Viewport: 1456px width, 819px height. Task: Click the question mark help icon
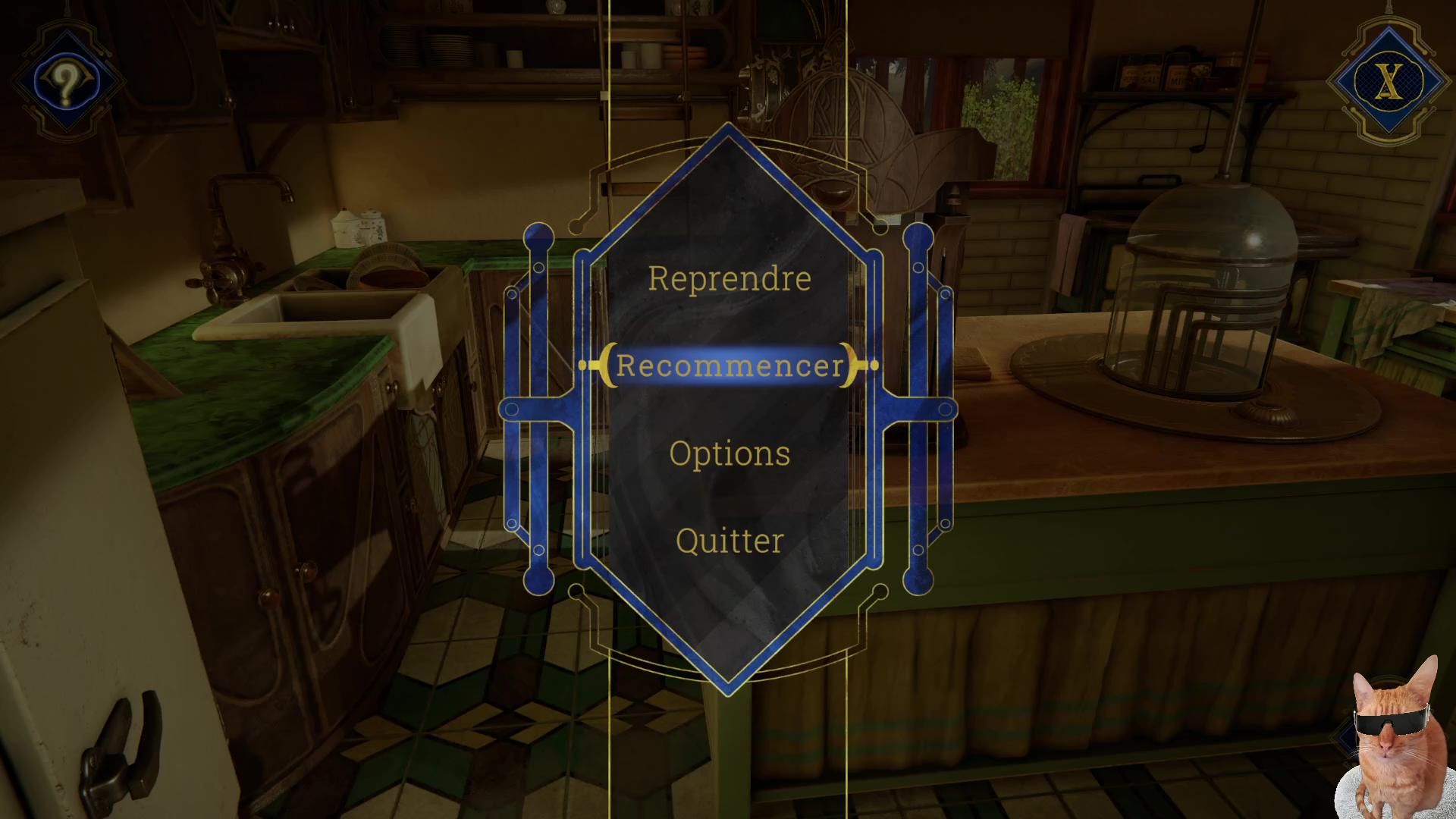point(67,81)
